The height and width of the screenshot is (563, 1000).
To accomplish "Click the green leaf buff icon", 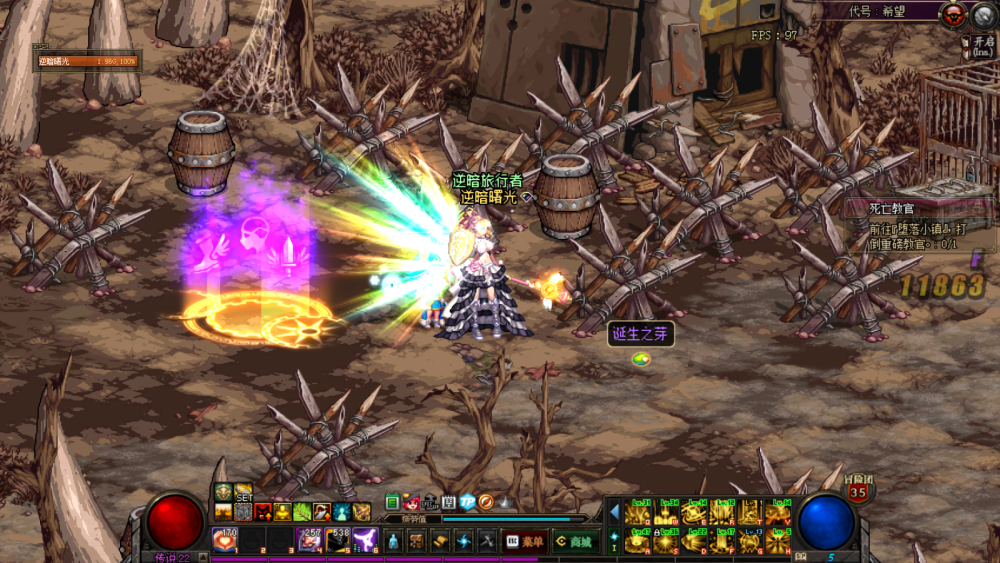I will tap(302, 512).
